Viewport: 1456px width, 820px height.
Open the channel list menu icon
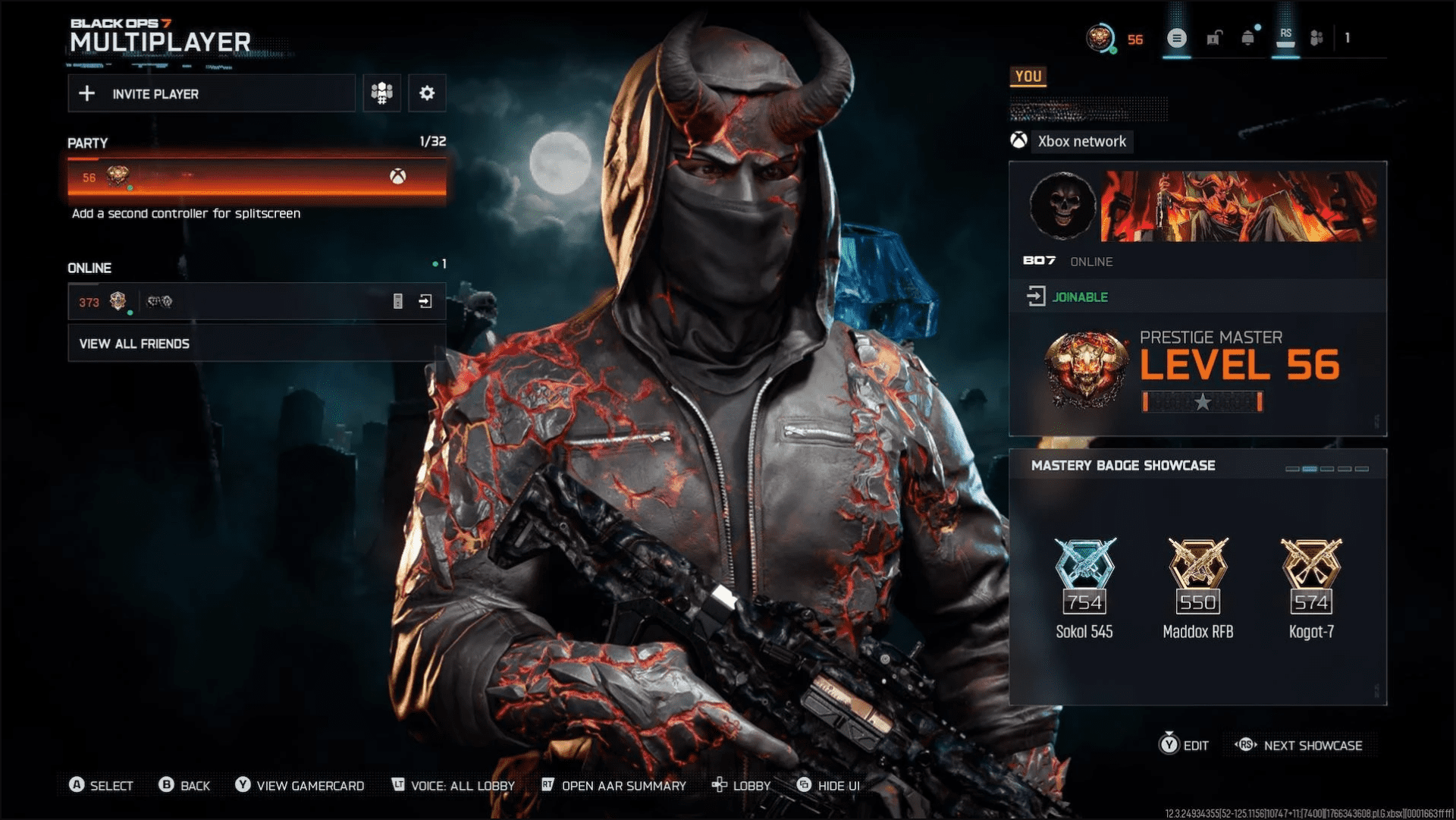tap(1178, 38)
